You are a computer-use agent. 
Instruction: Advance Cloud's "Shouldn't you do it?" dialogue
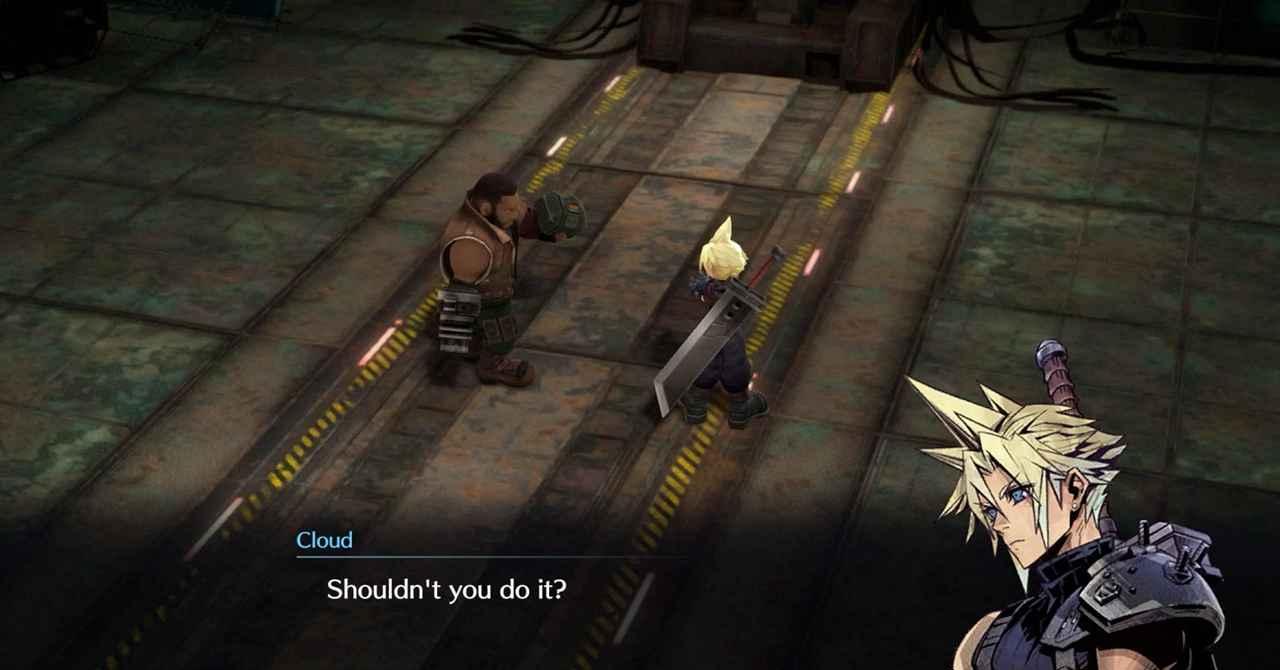pos(446,589)
